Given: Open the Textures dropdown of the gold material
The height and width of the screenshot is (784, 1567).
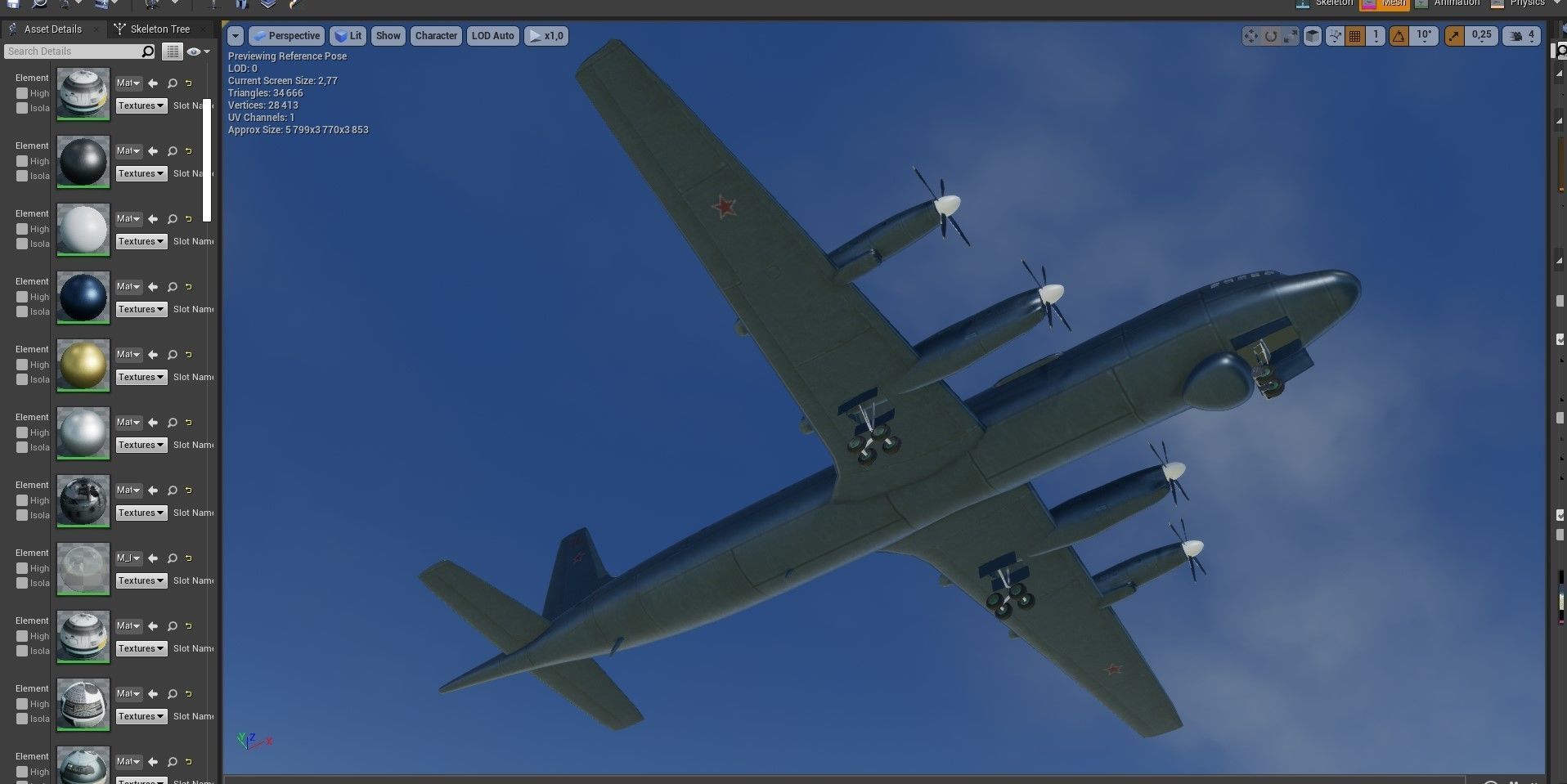Looking at the screenshot, I should (140, 377).
